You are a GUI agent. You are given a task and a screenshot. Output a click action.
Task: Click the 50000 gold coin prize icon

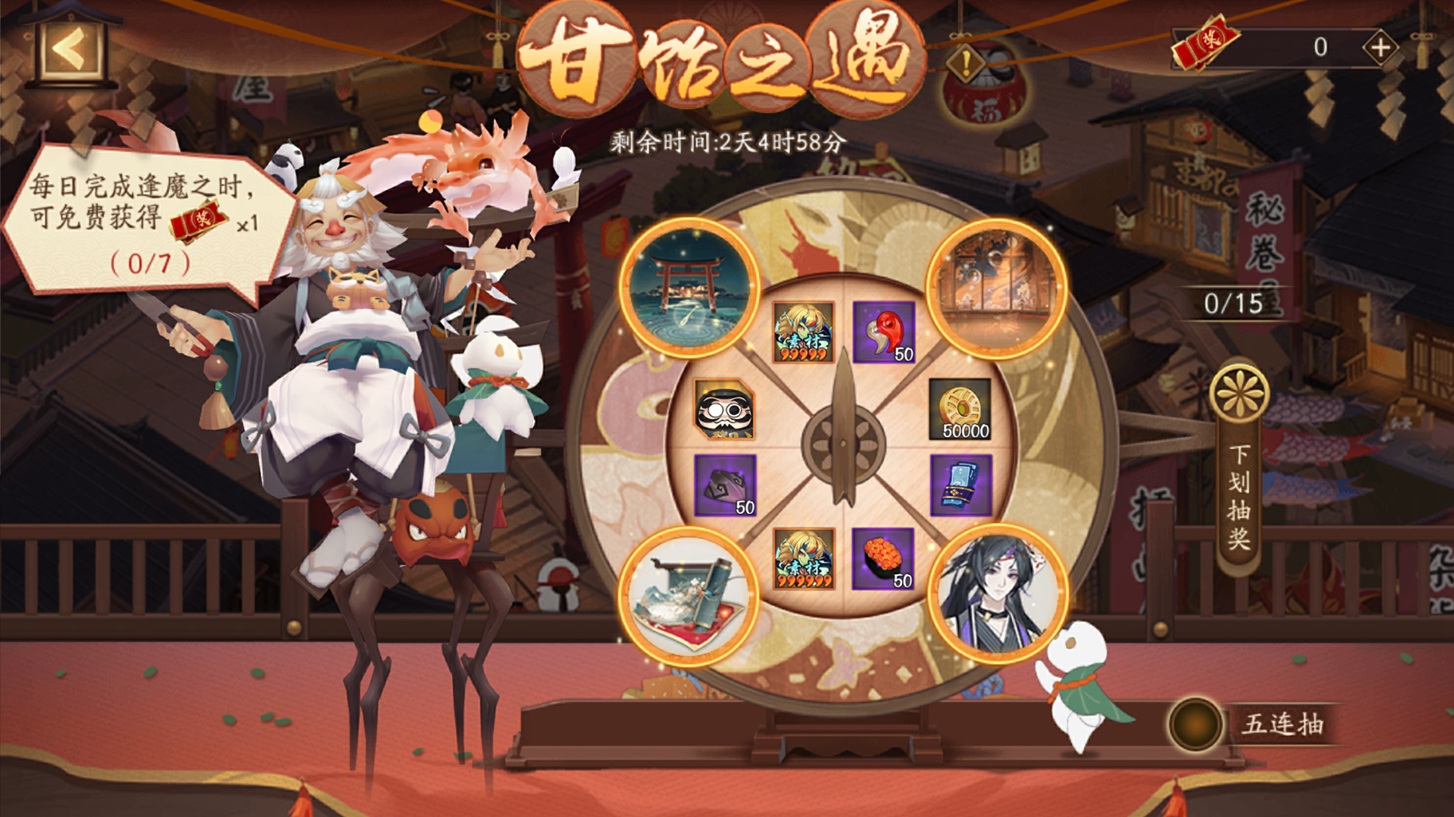click(x=962, y=412)
